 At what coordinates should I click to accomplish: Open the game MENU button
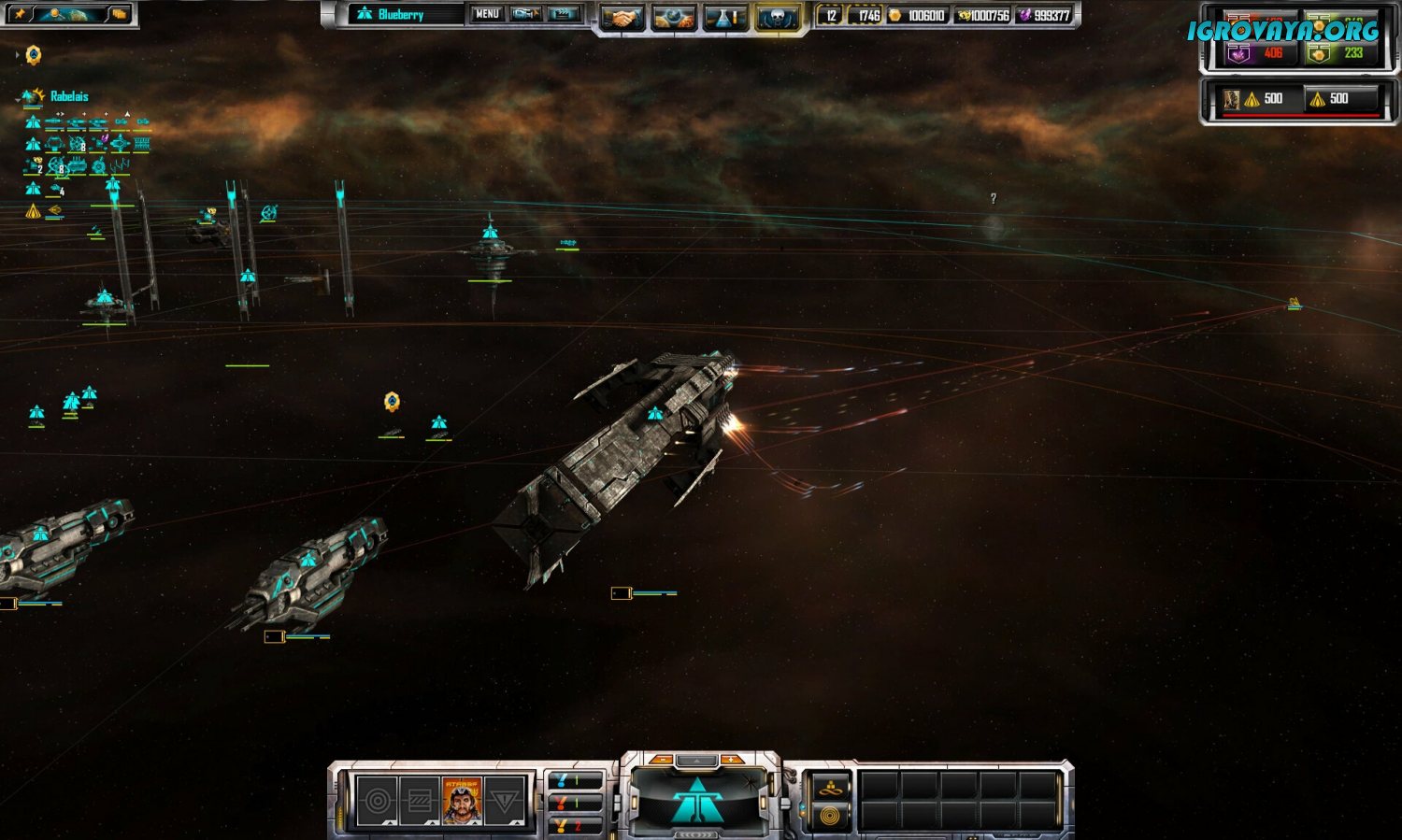click(x=487, y=14)
